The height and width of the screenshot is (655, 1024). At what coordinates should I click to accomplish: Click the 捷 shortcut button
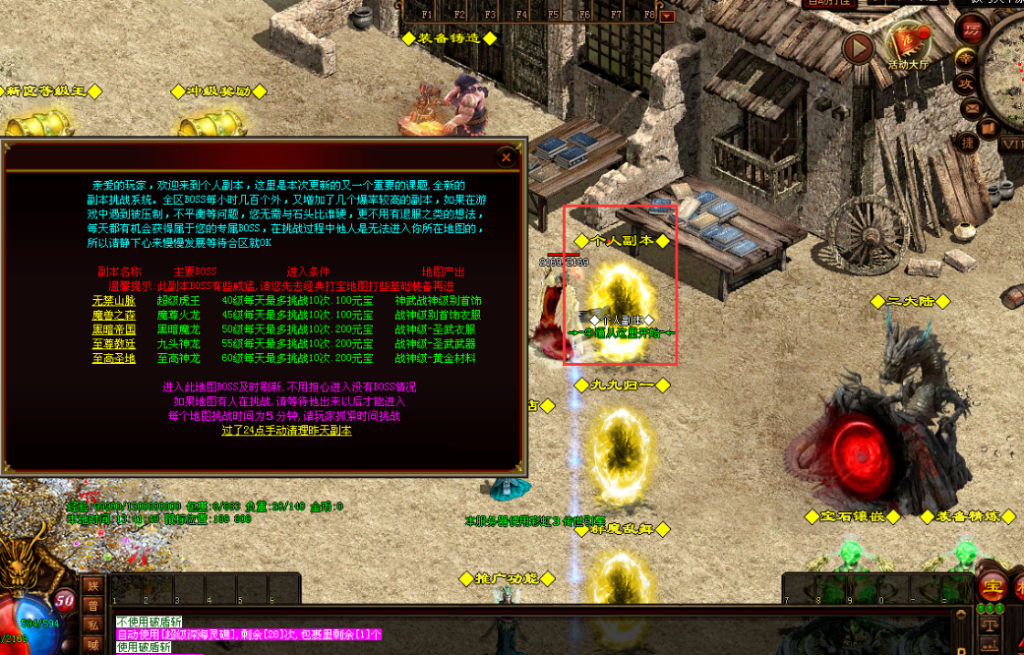967,142
